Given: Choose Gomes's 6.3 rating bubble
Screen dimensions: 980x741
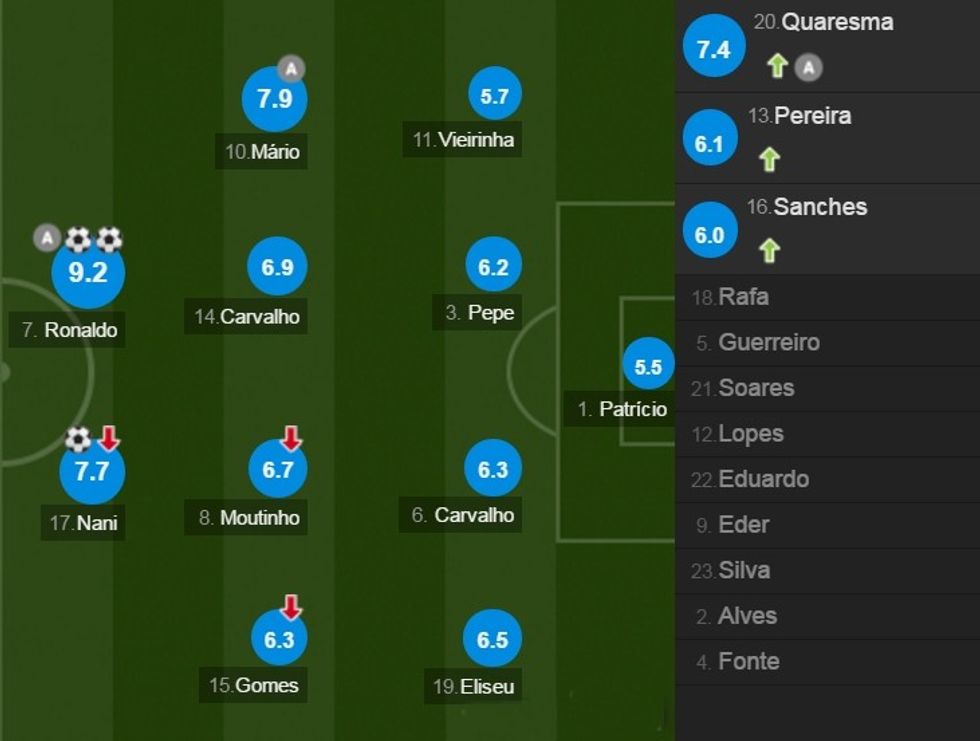Looking at the screenshot, I should (x=279, y=639).
